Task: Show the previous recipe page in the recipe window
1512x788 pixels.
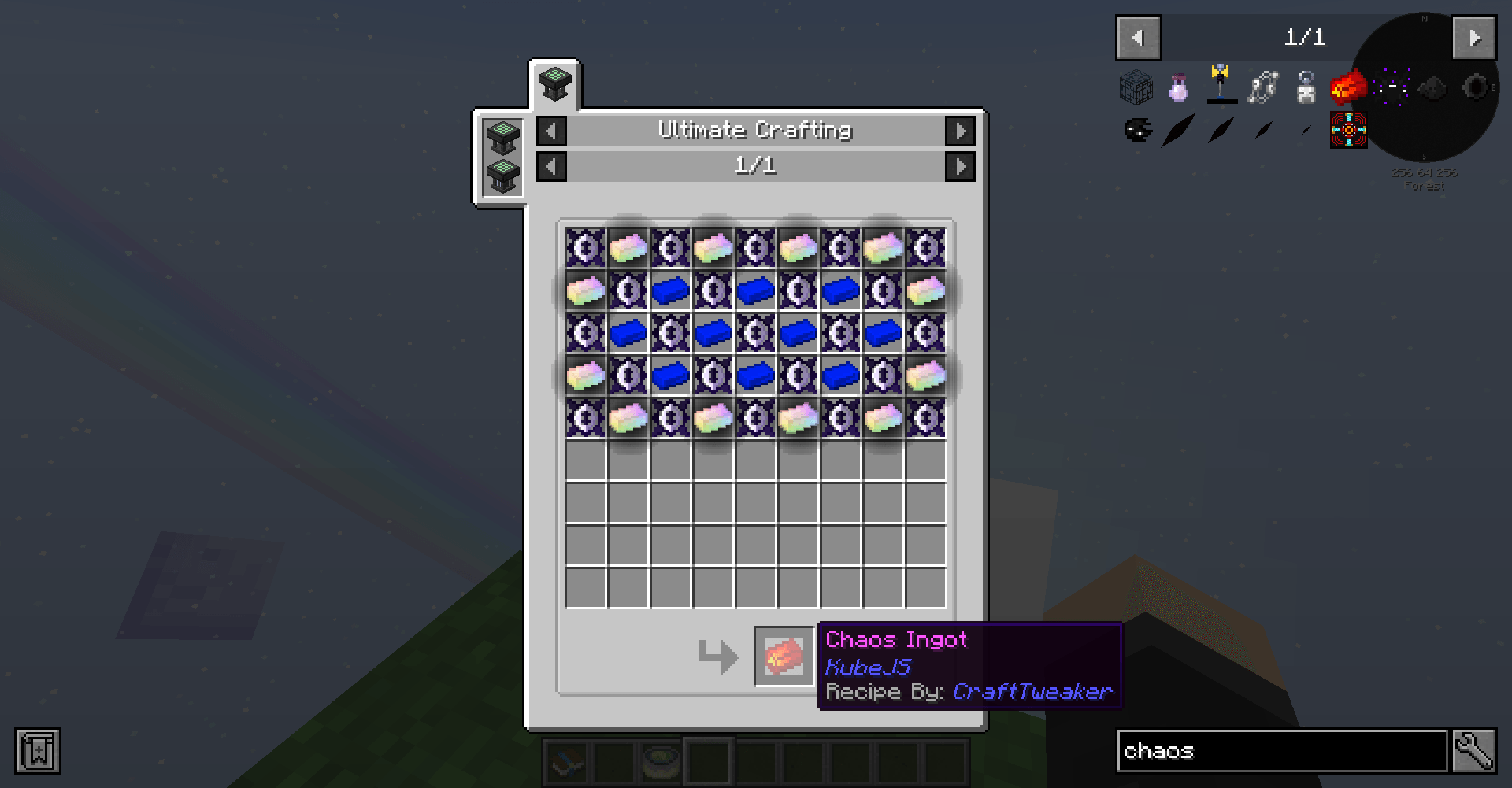Action: point(551,166)
